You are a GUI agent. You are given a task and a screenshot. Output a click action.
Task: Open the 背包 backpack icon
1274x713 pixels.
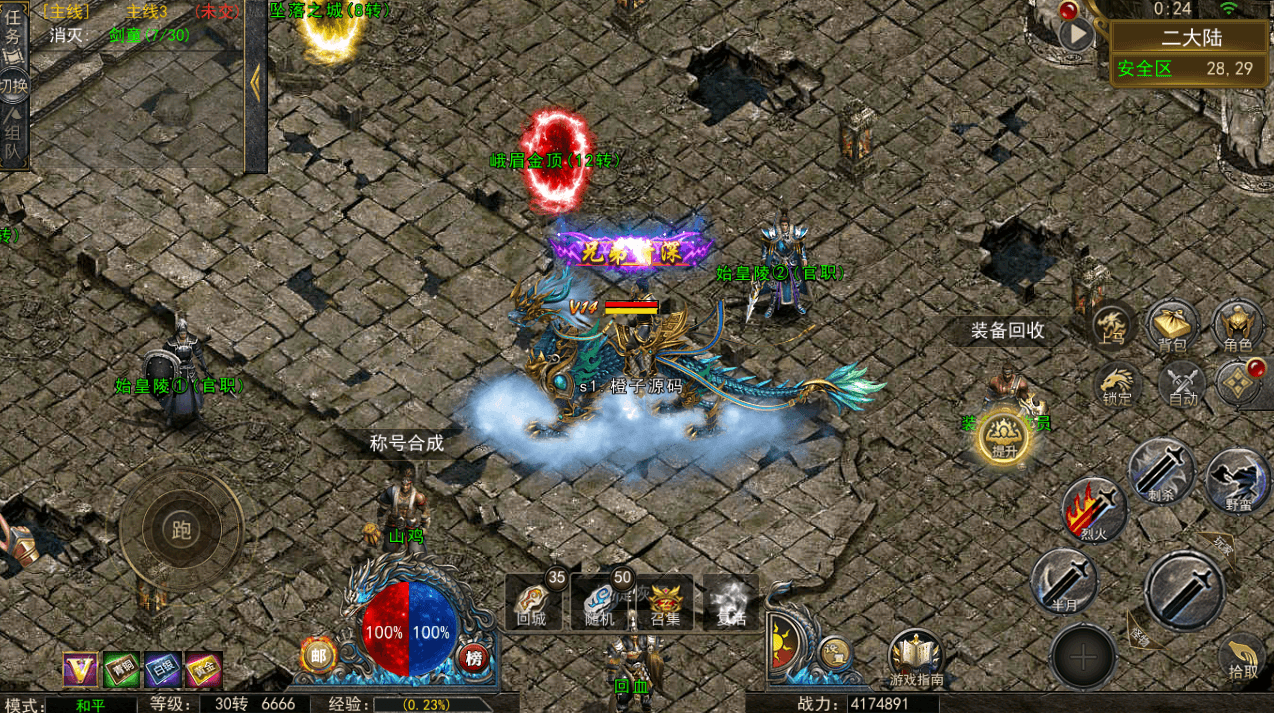tap(1173, 326)
